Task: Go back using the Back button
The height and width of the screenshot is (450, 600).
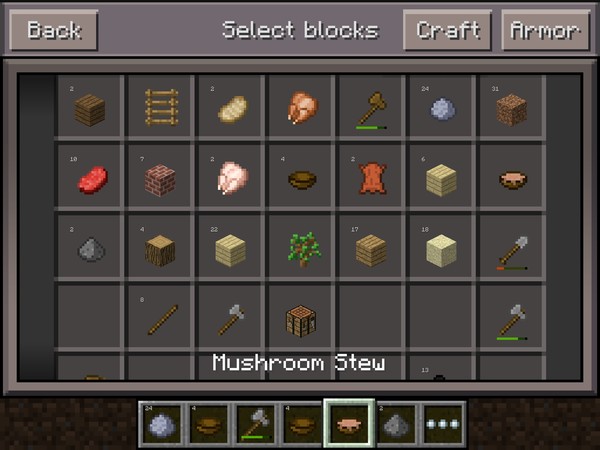Action: pyautogui.click(x=53, y=30)
